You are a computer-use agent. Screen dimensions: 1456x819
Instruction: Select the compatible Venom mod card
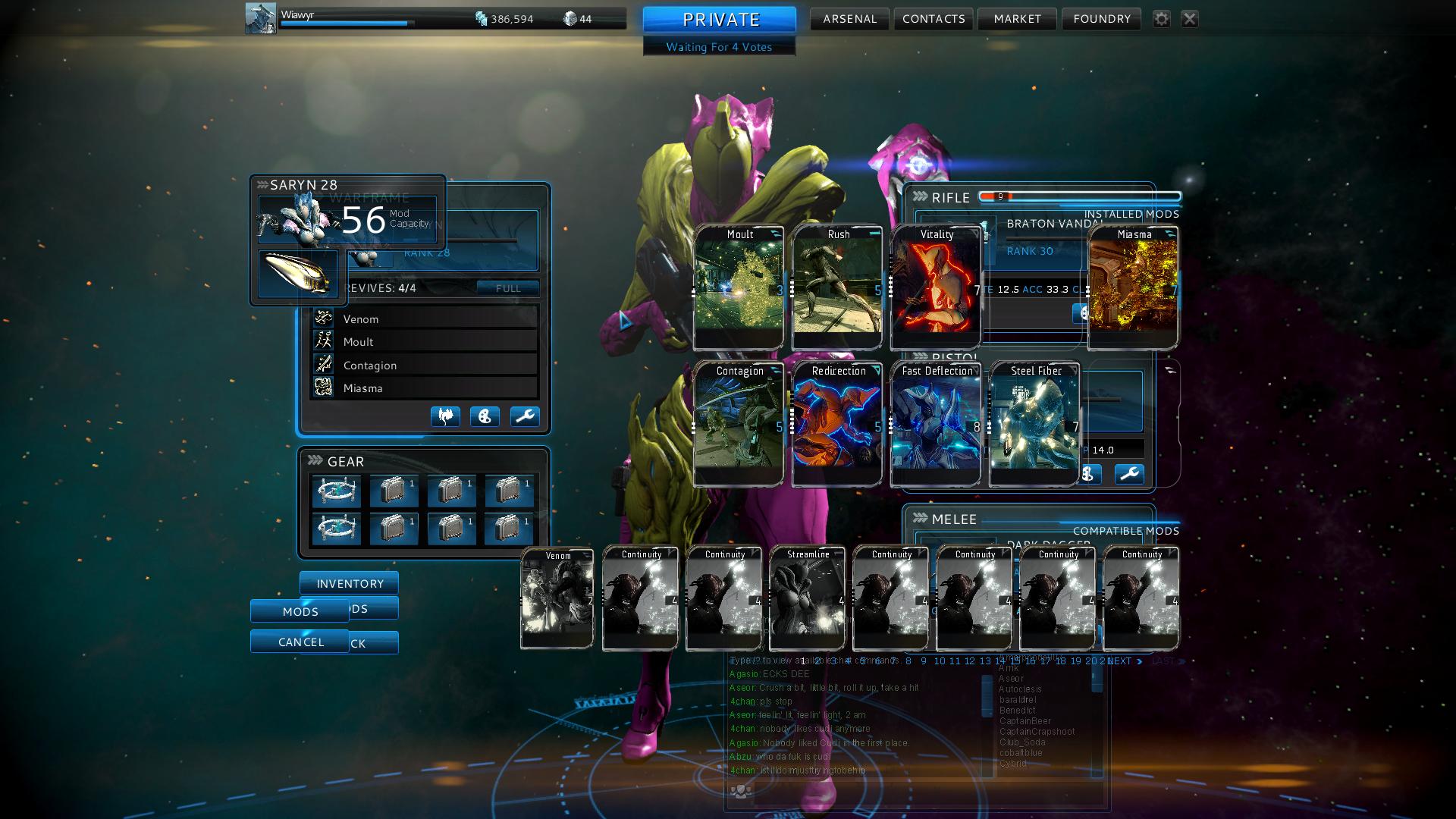coord(557,599)
